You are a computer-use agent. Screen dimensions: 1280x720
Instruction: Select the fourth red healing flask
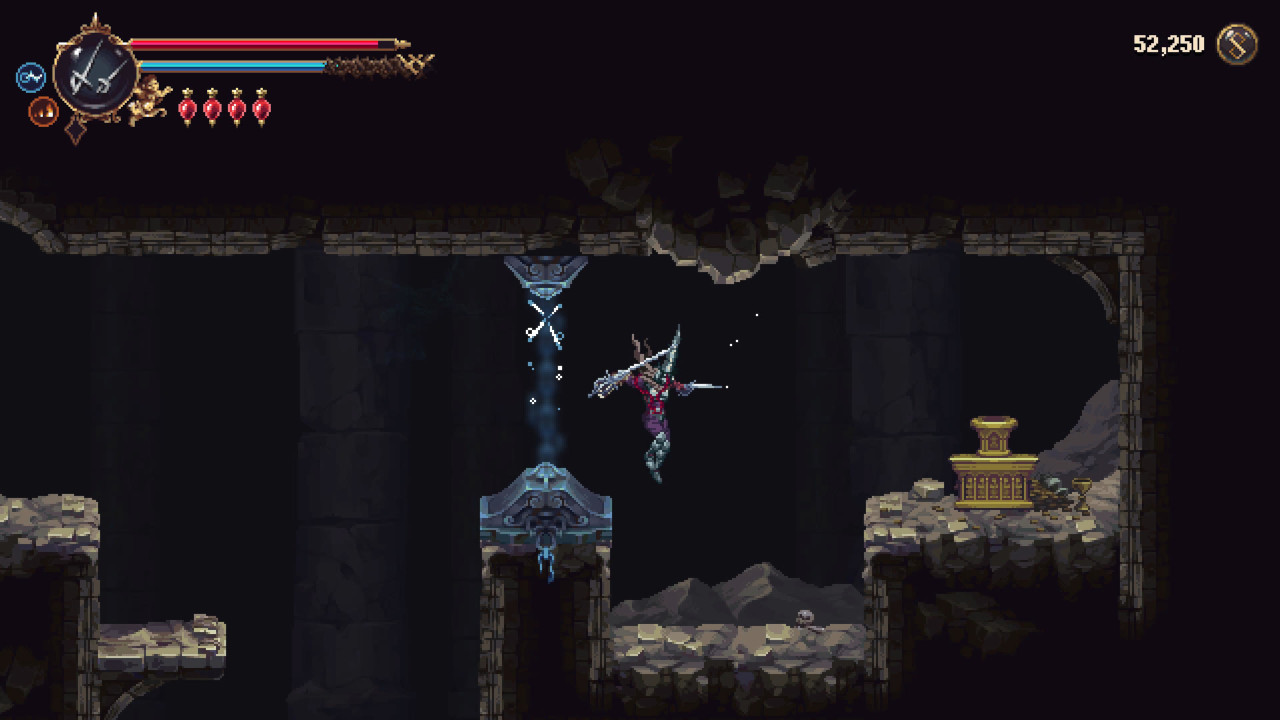click(261, 110)
